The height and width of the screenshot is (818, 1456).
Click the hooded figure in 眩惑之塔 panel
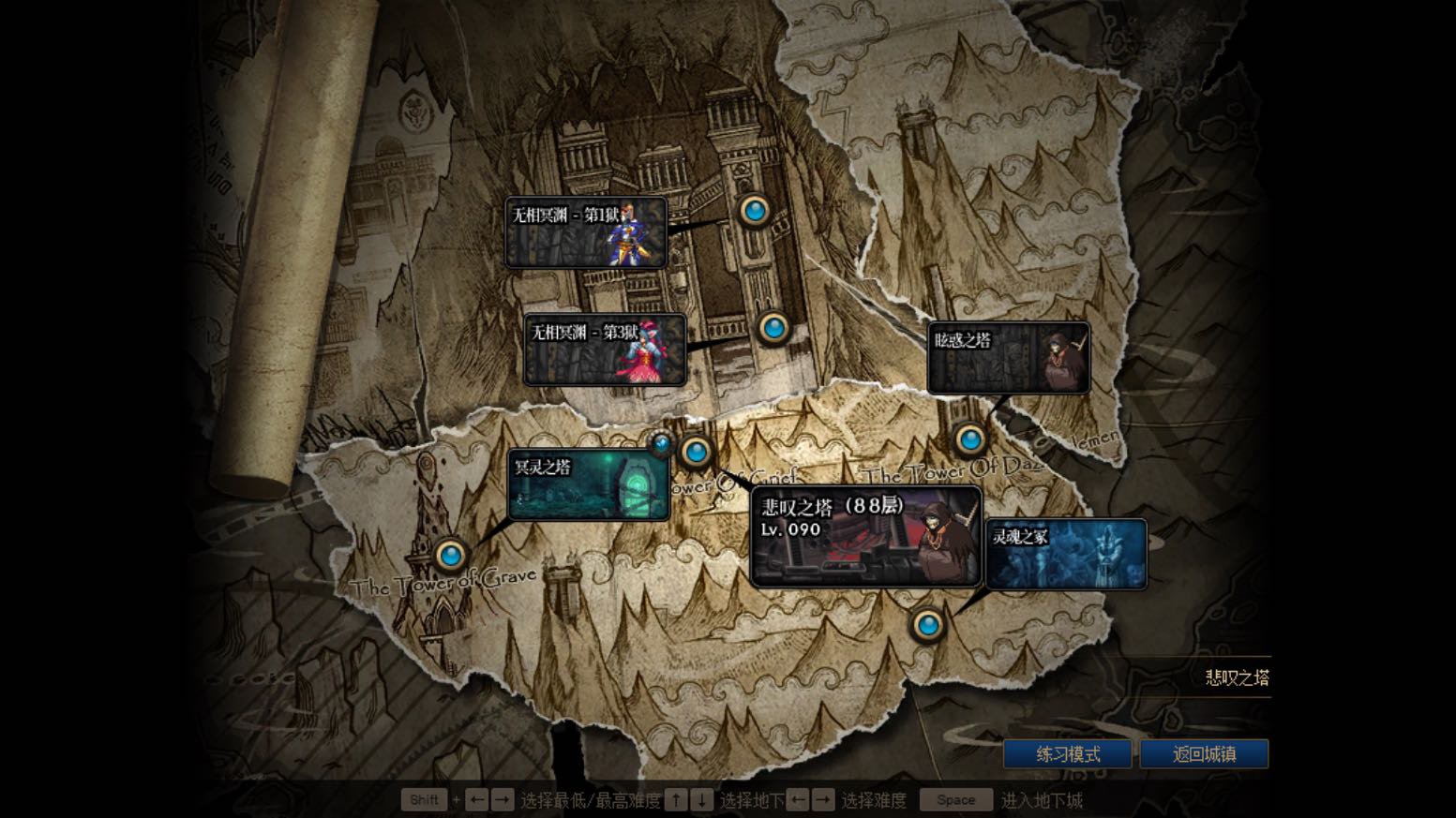[x=1059, y=357]
